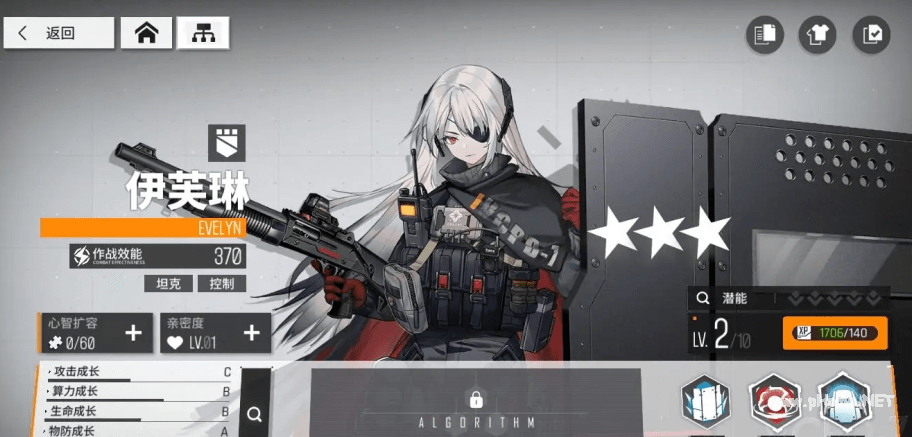This screenshot has width=912, height=437.
Task: Open the hierarchy navigation menu icon
Action: 203,33
